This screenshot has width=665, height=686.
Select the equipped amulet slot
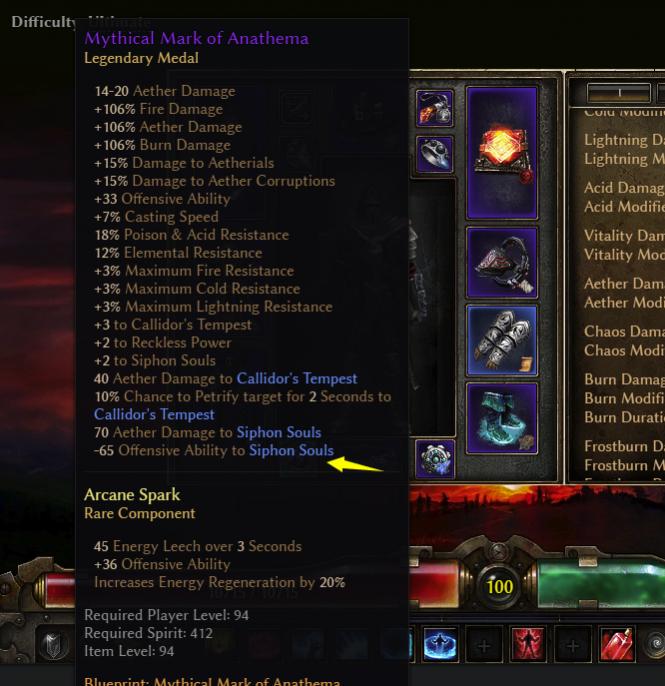(x=435, y=108)
